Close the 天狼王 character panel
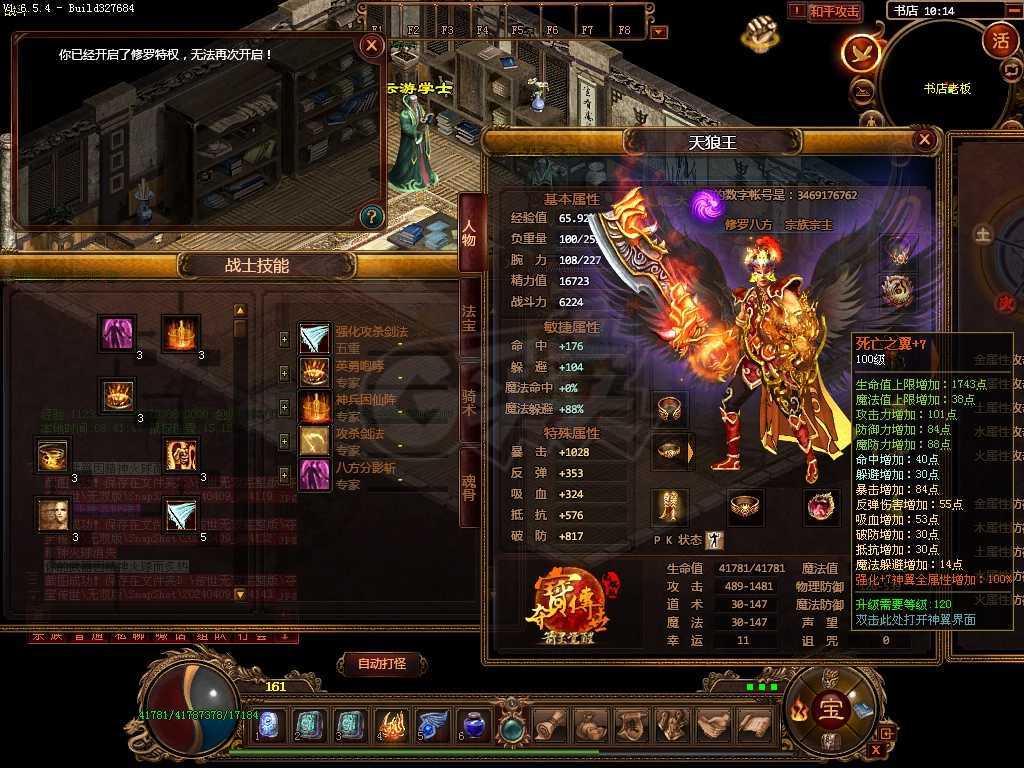The width and height of the screenshot is (1024, 768). [925, 140]
